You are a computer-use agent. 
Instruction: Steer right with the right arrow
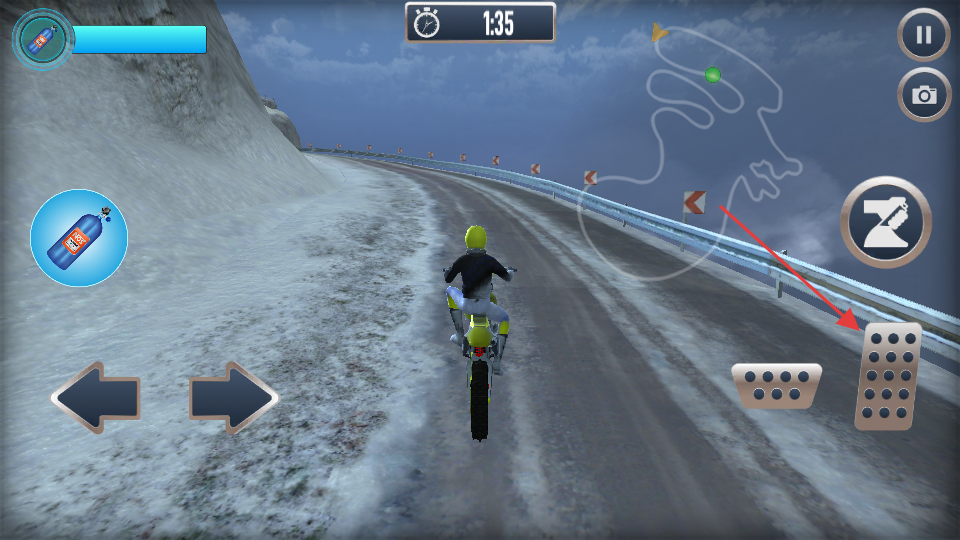[234, 398]
